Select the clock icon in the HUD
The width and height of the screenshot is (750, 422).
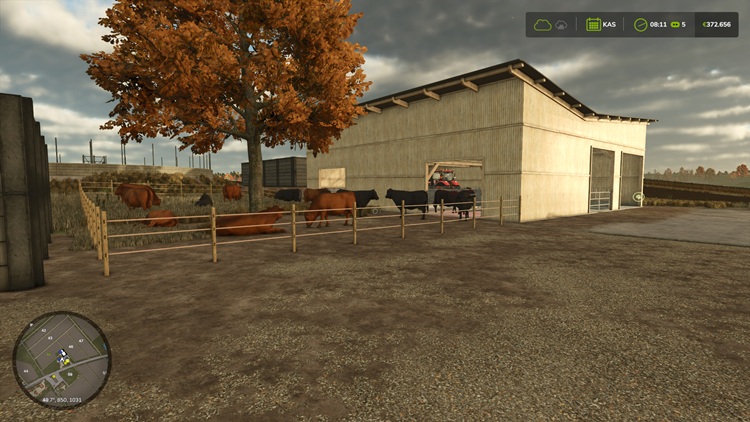click(640, 24)
